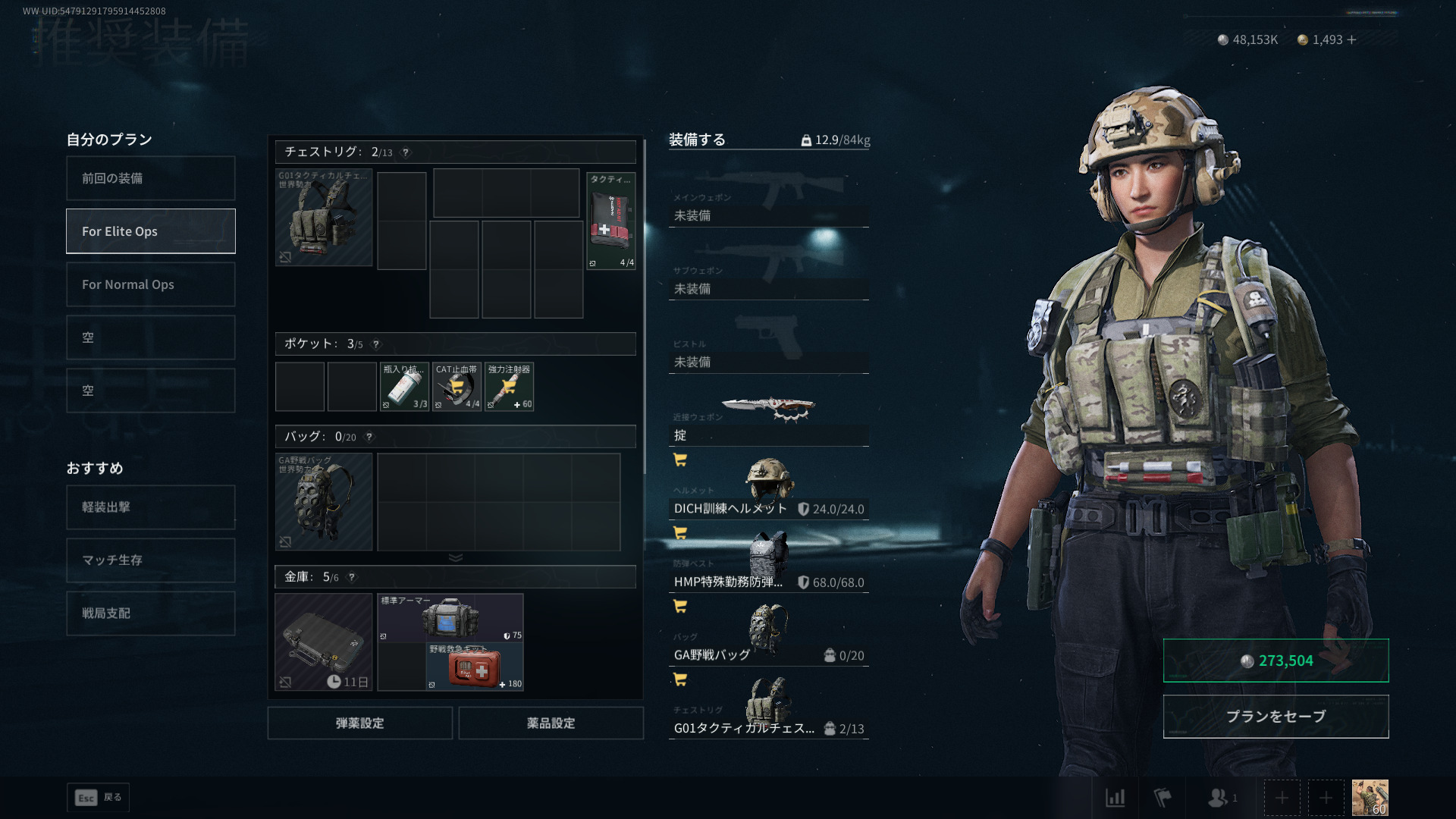Switch to For Normal Ops plan

click(x=150, y=284)
